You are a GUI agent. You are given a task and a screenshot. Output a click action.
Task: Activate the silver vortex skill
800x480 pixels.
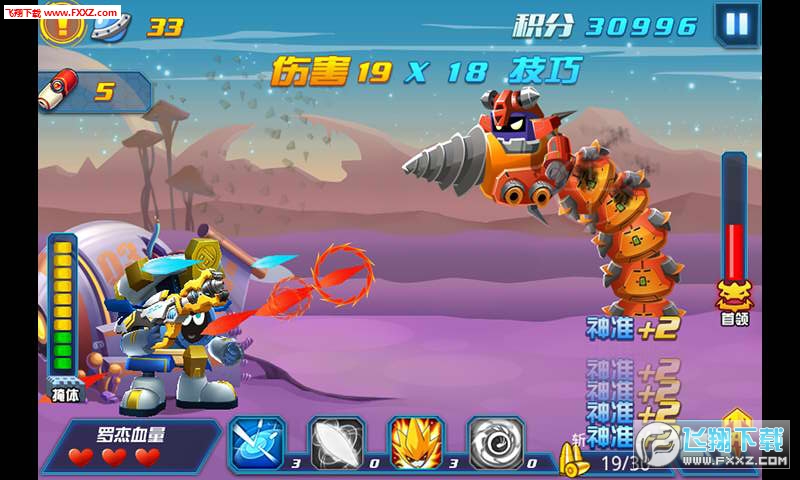click(496, 443)
